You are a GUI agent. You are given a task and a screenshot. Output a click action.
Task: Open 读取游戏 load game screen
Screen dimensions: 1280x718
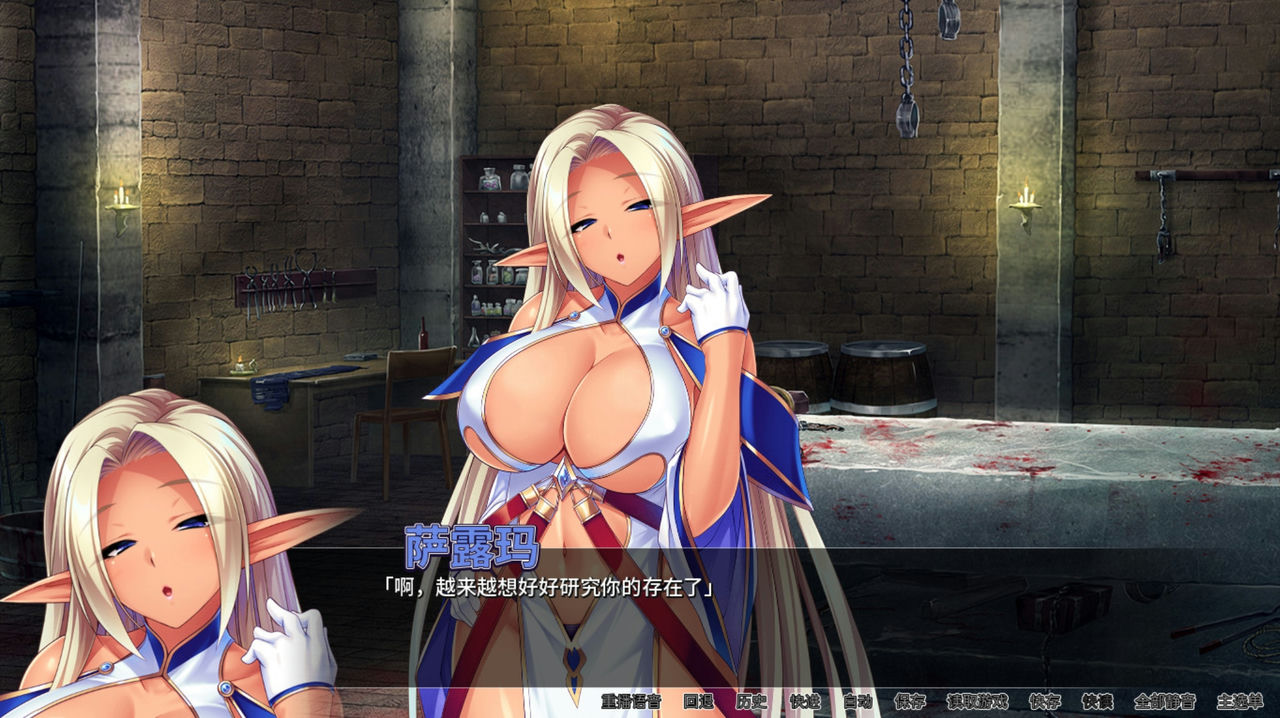click(977, 702)
